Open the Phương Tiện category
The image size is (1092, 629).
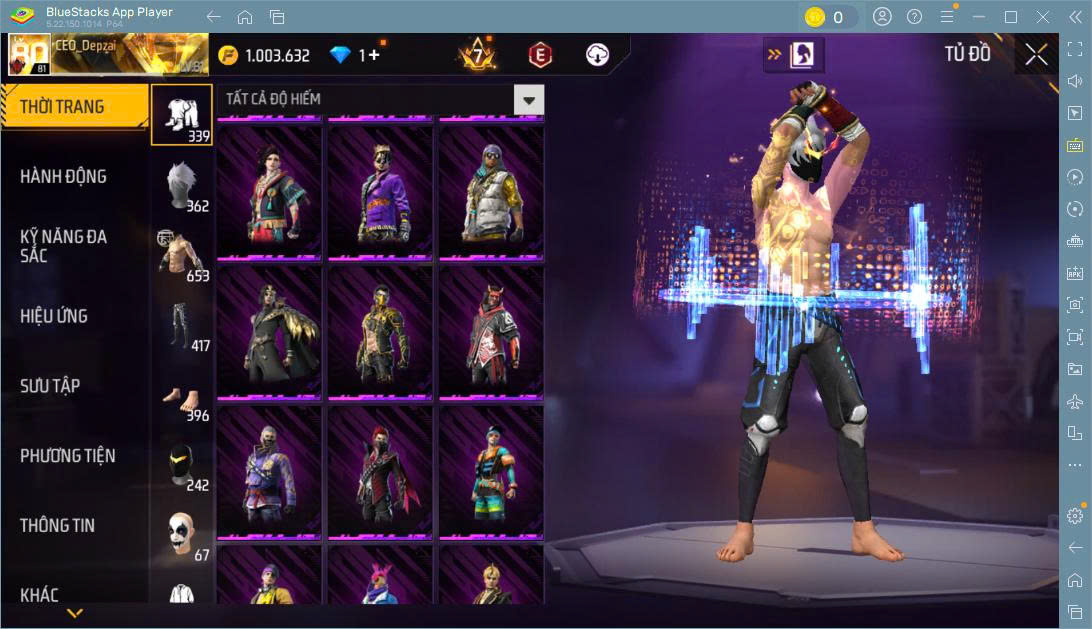[x=68, y=456]
